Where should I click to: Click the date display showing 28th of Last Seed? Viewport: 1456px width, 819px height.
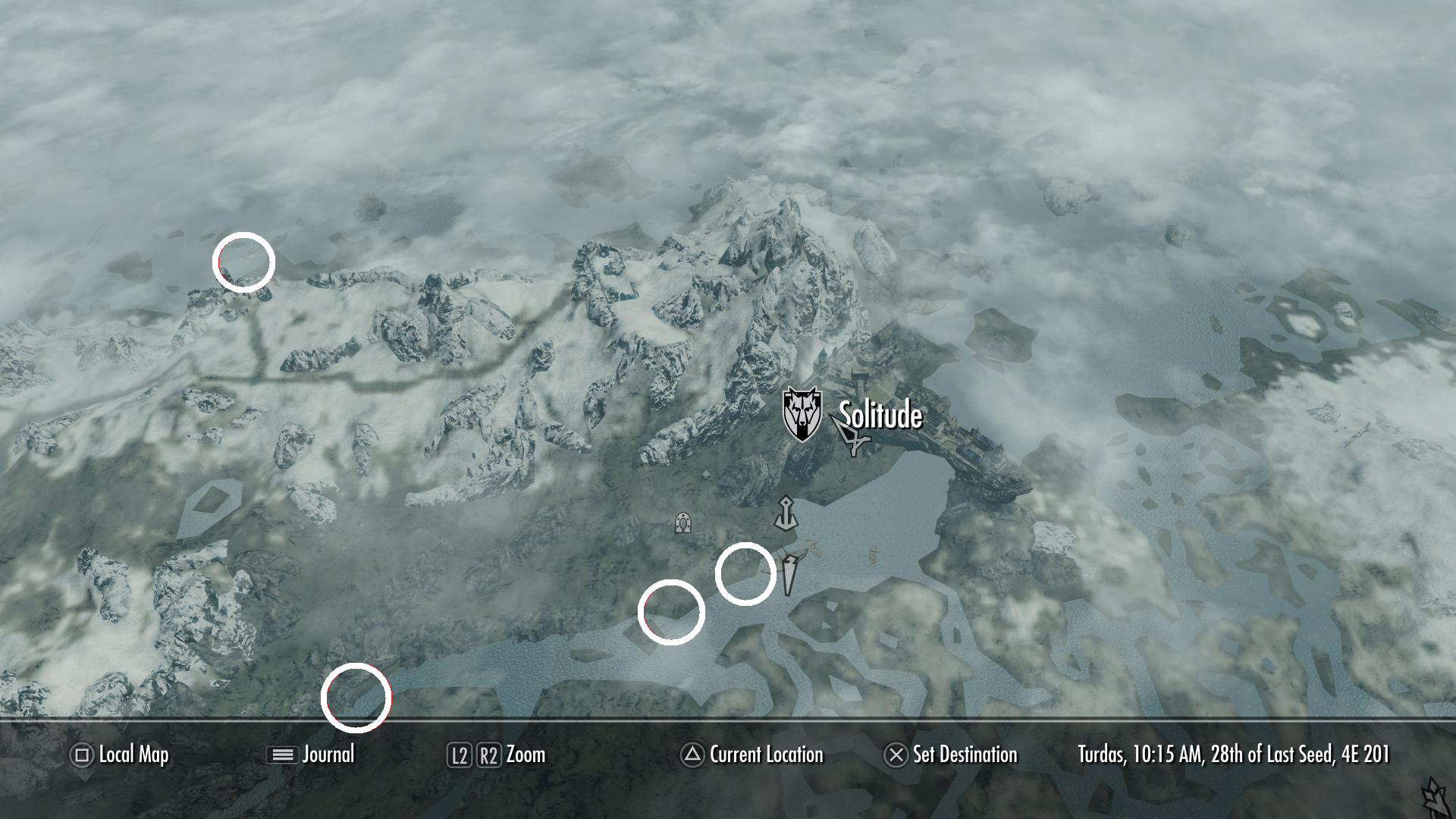tap(1233, 755)
